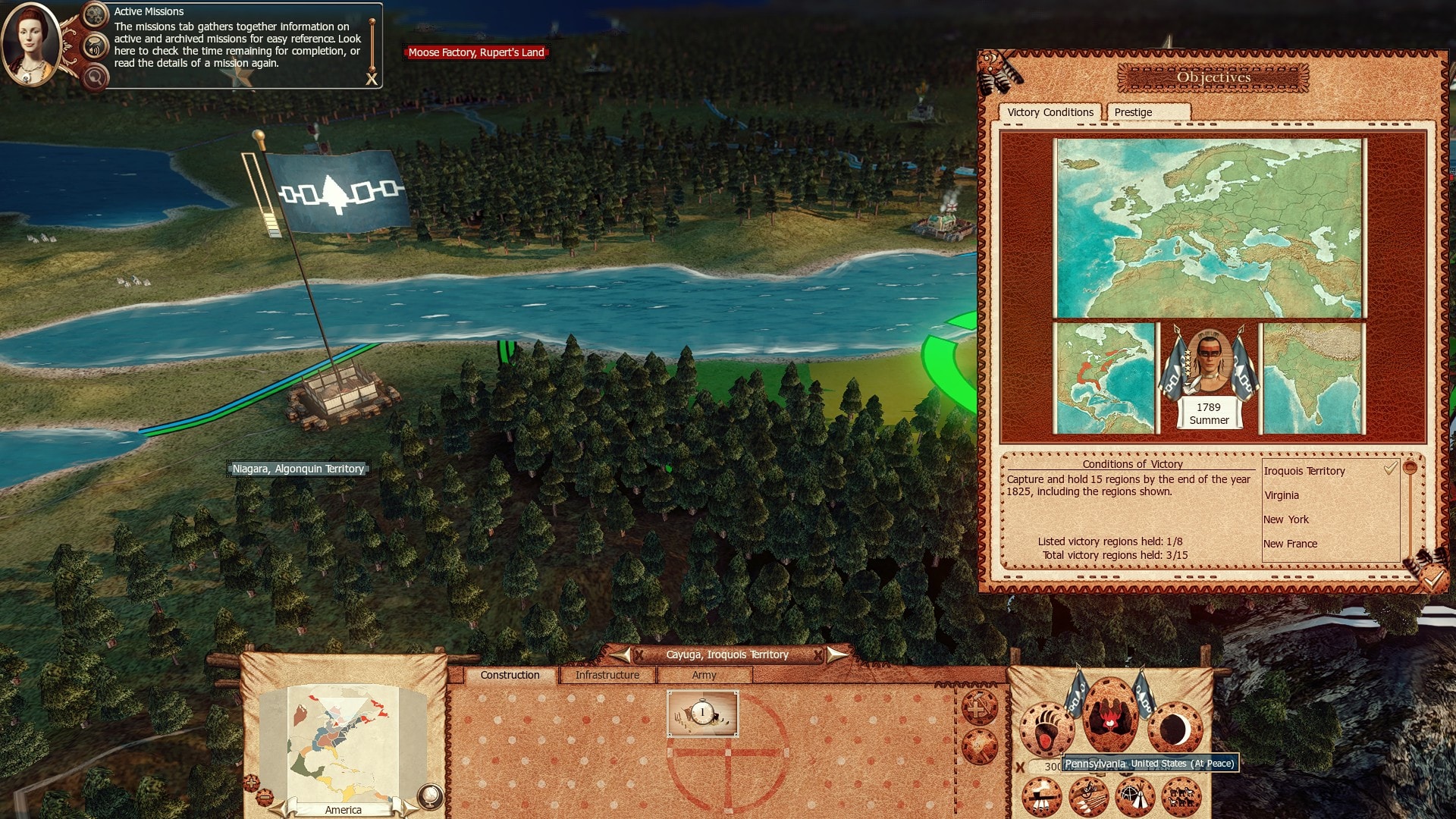This screenshot has height=819, width=1456.
Task: Open the Europe theatre map
Action: pyautogui.click(x=1209, y=227)
